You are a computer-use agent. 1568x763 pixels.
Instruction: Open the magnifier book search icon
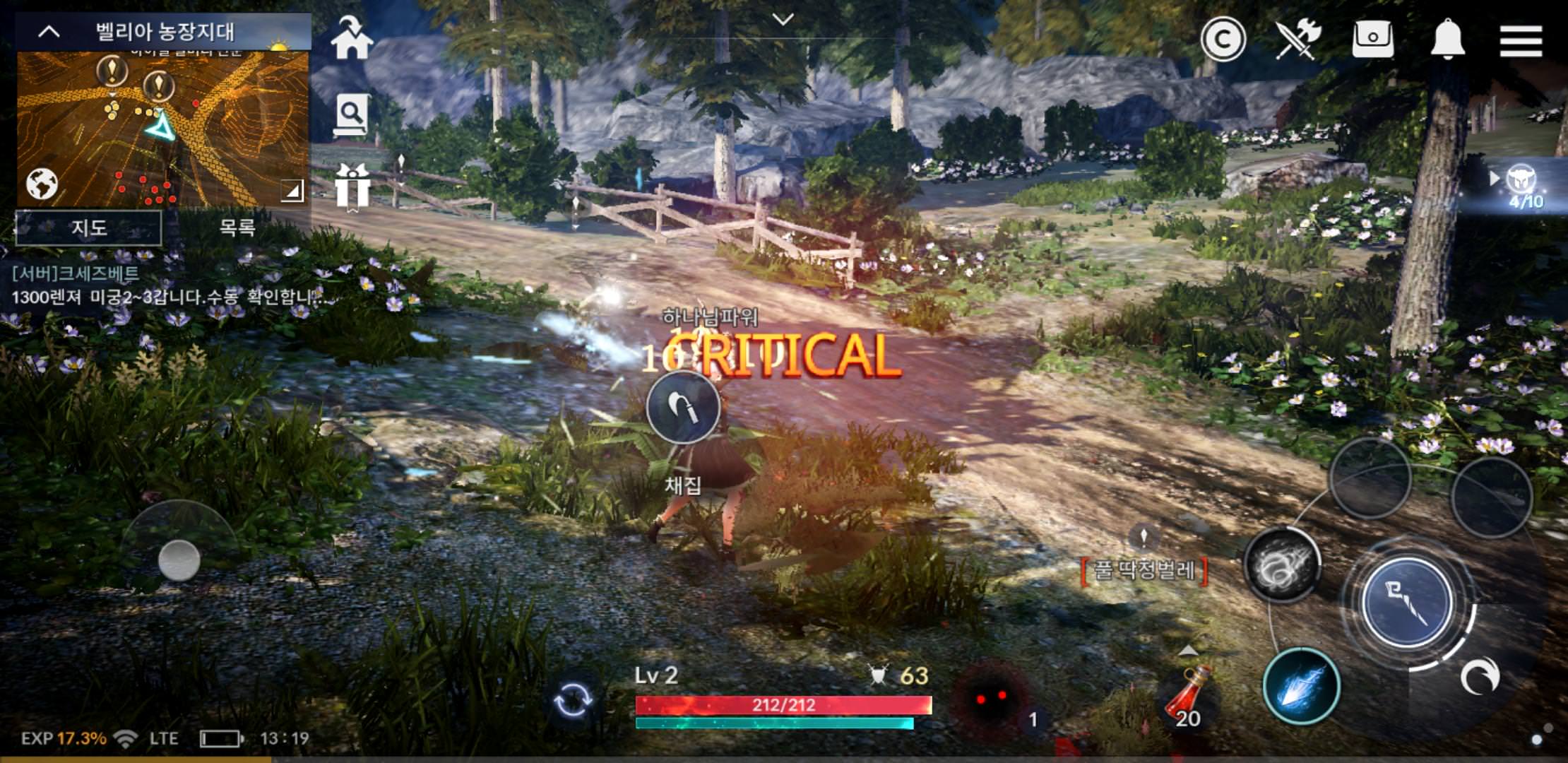coord(351,114)
